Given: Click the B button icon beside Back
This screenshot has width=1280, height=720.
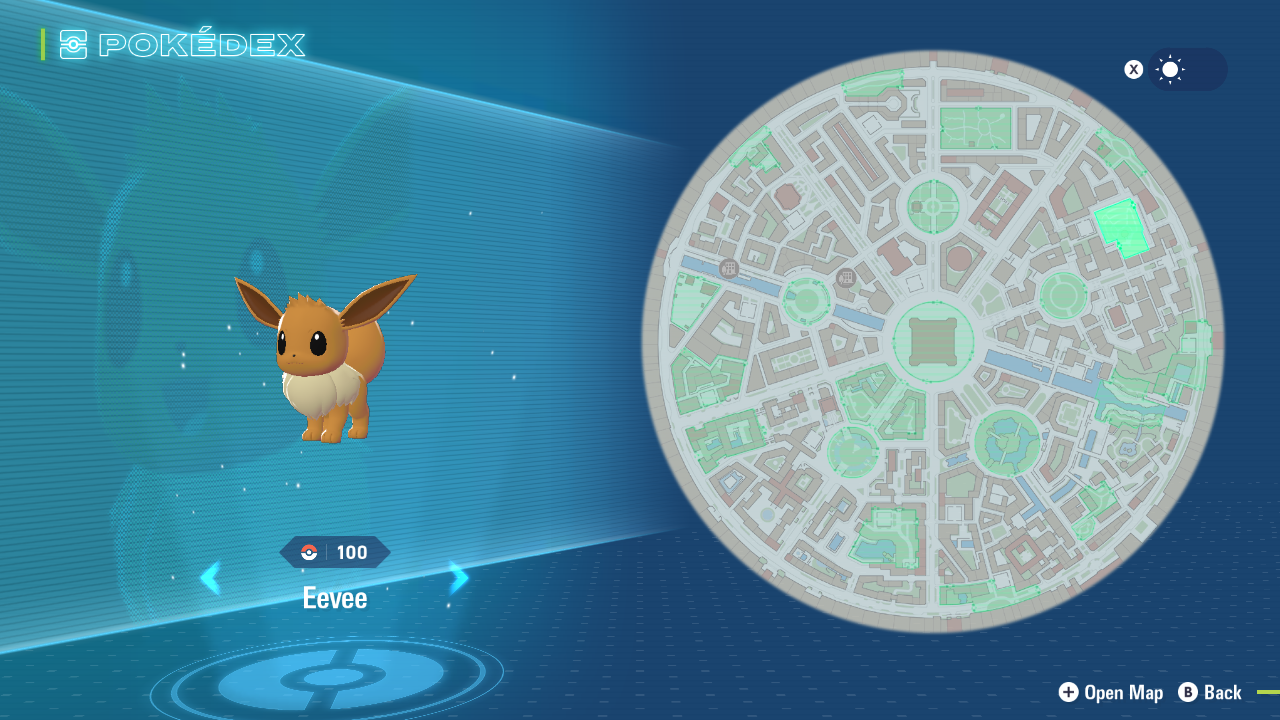Looking at the screenshot, I should pyautogui.click(x=1187, y=692).
